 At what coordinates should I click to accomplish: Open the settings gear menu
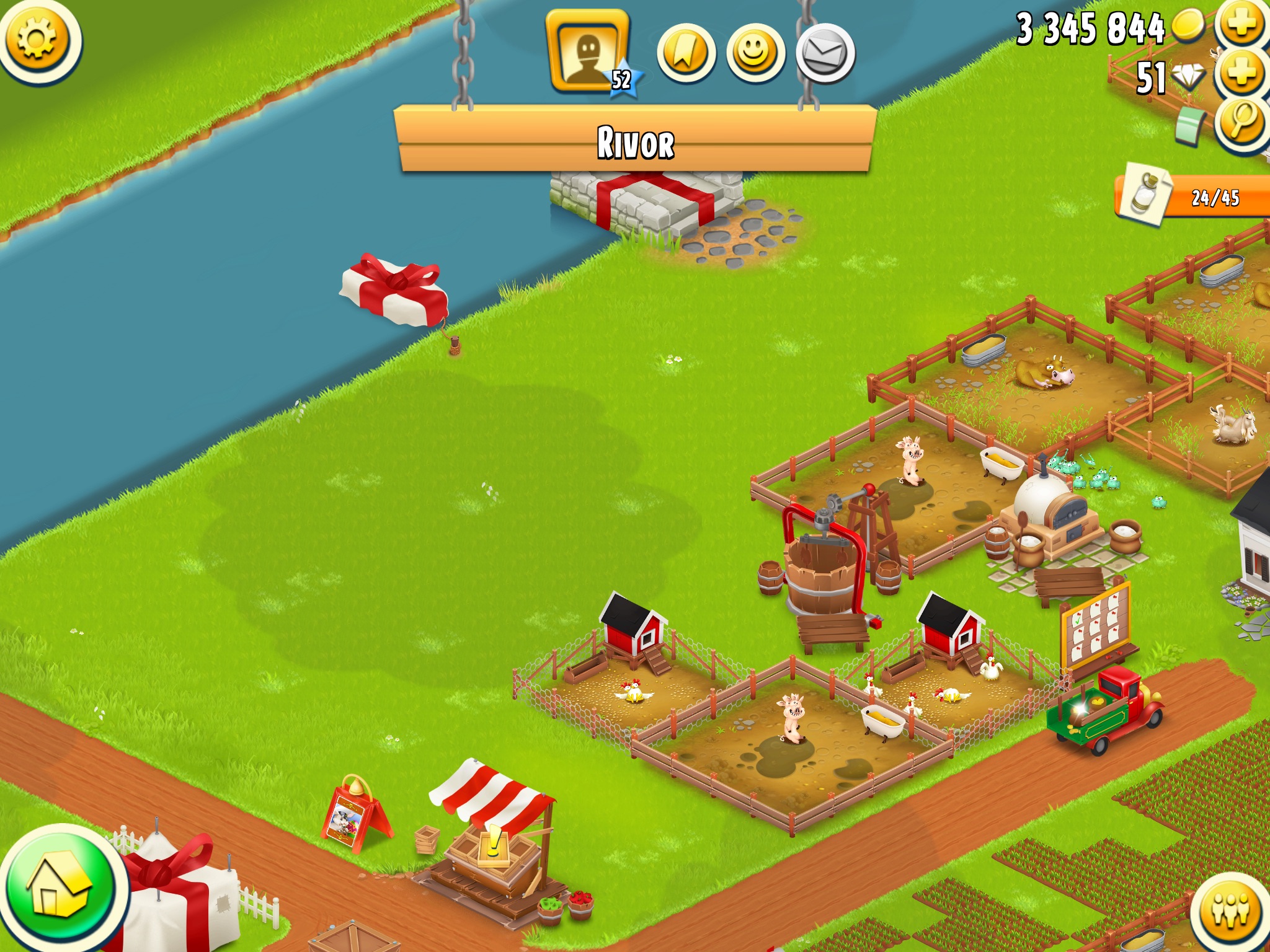[37, 40]
